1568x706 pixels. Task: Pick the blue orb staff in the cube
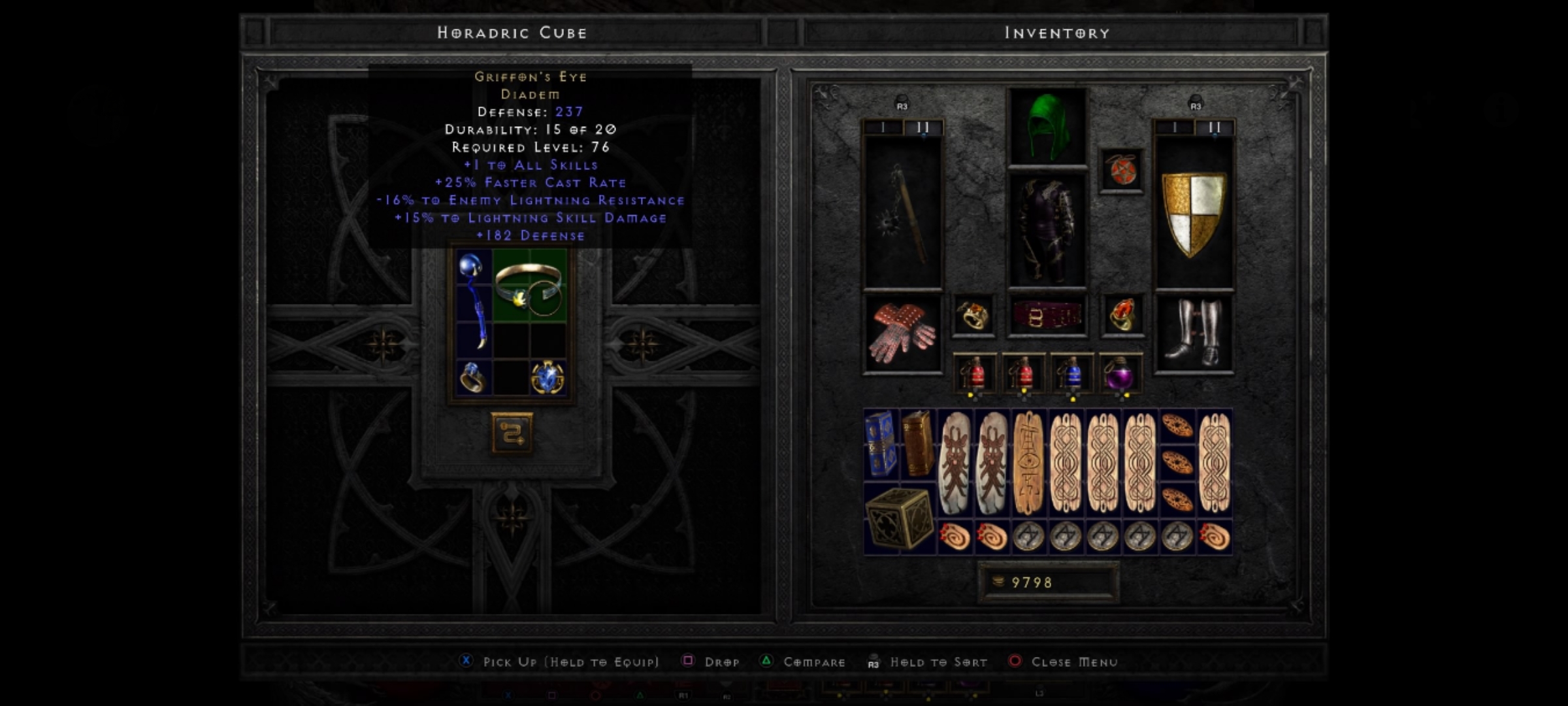tap(473, 301)
